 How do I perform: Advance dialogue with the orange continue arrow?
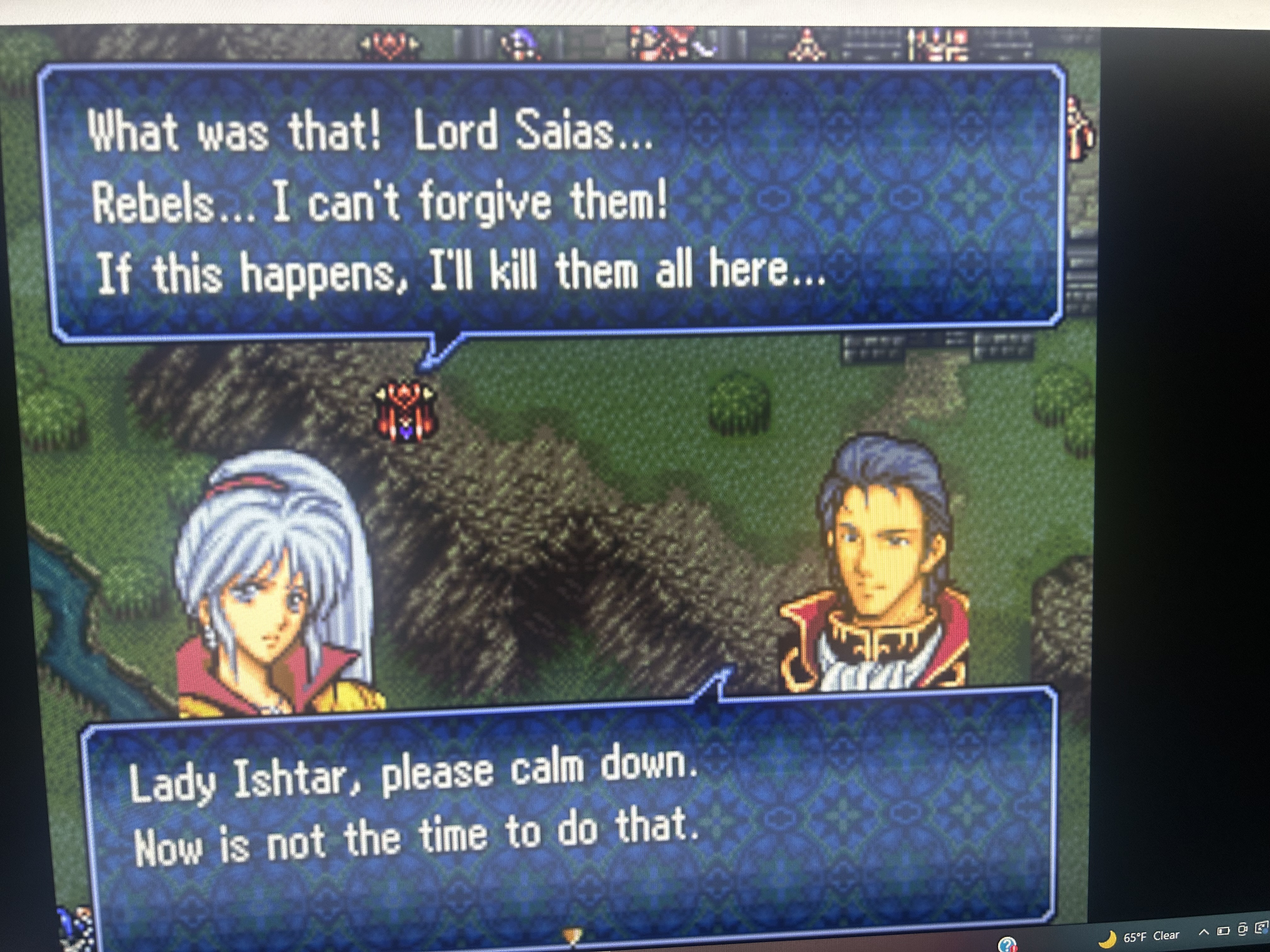(572, 936)
